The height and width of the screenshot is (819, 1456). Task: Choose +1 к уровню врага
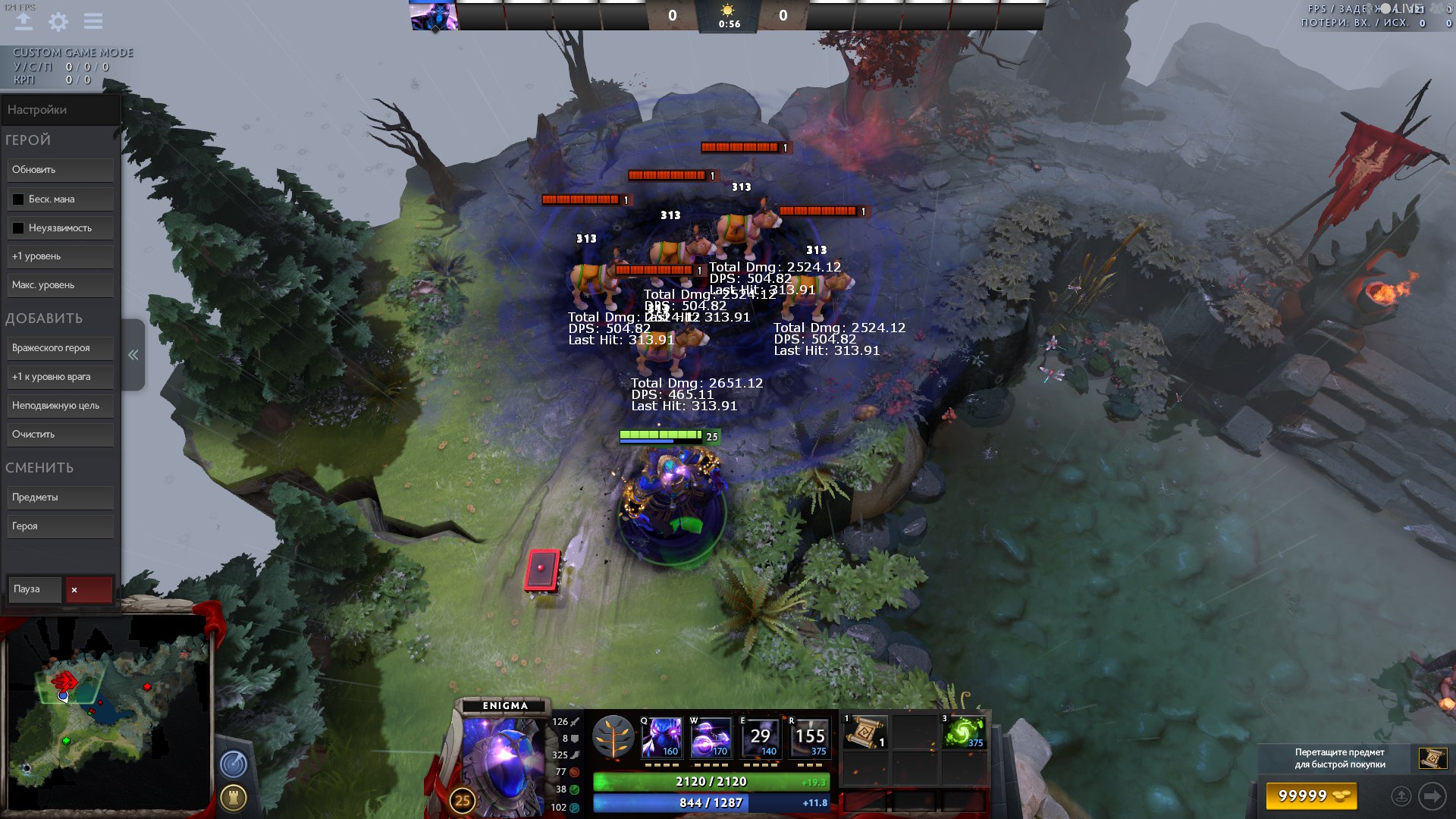61,377
